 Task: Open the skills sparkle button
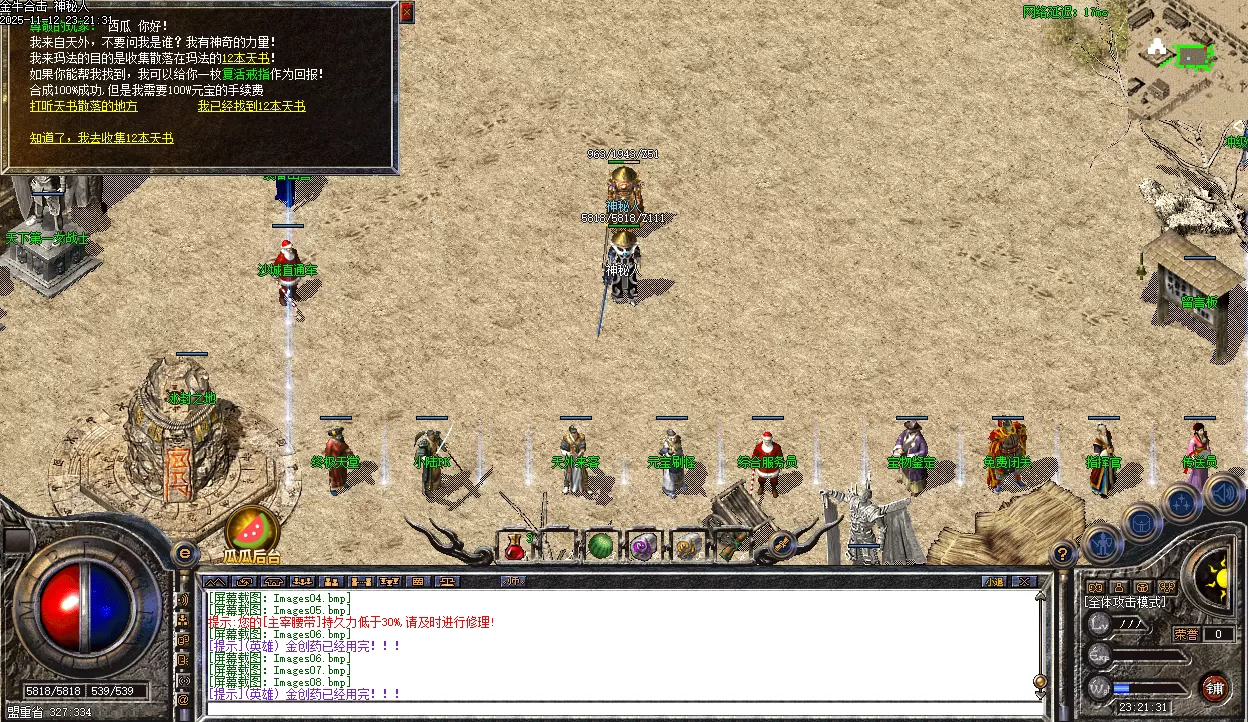pos(1181,503)
